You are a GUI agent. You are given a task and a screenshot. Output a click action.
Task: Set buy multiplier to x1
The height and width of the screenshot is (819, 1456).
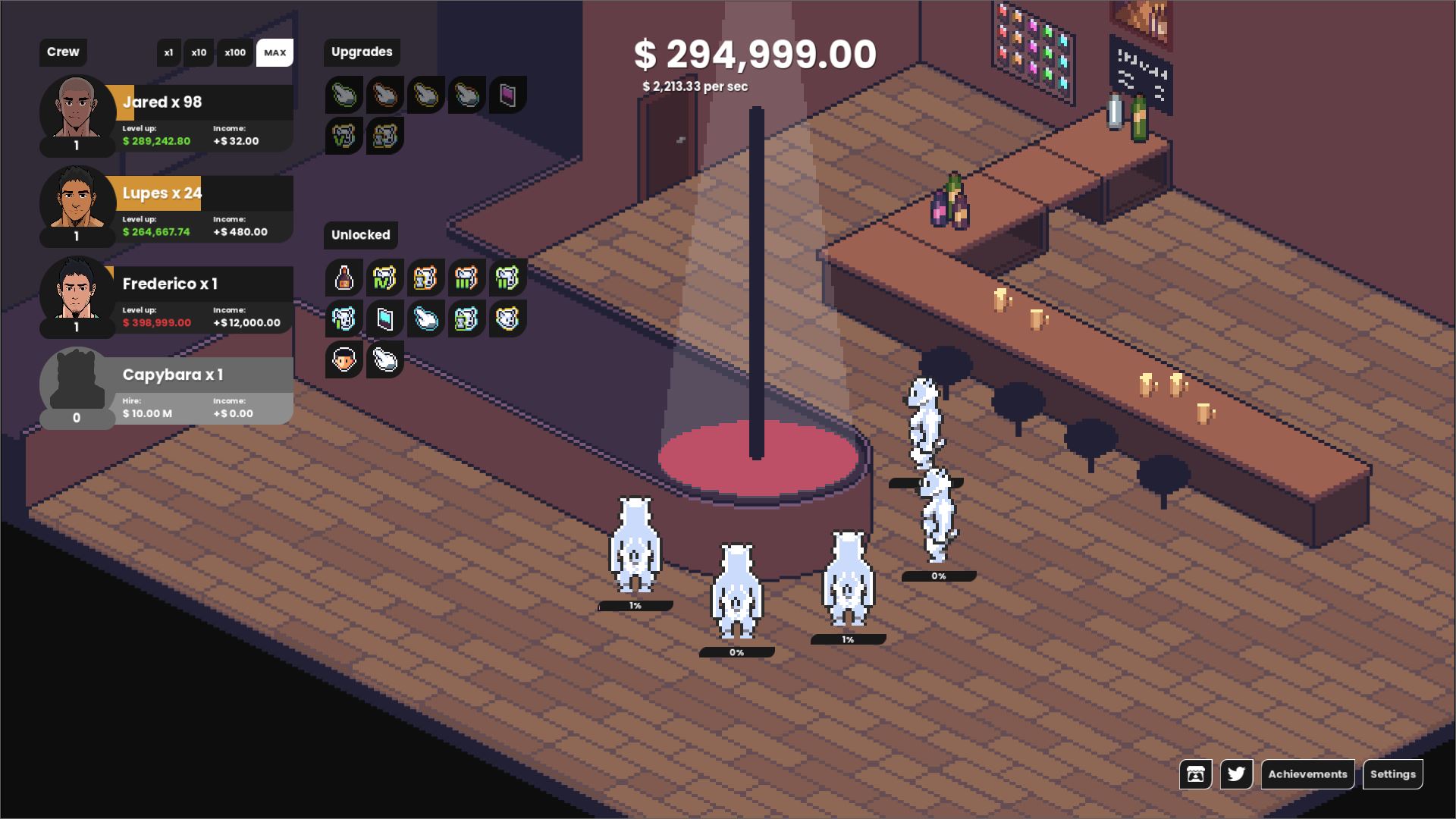tap(168, 53)
